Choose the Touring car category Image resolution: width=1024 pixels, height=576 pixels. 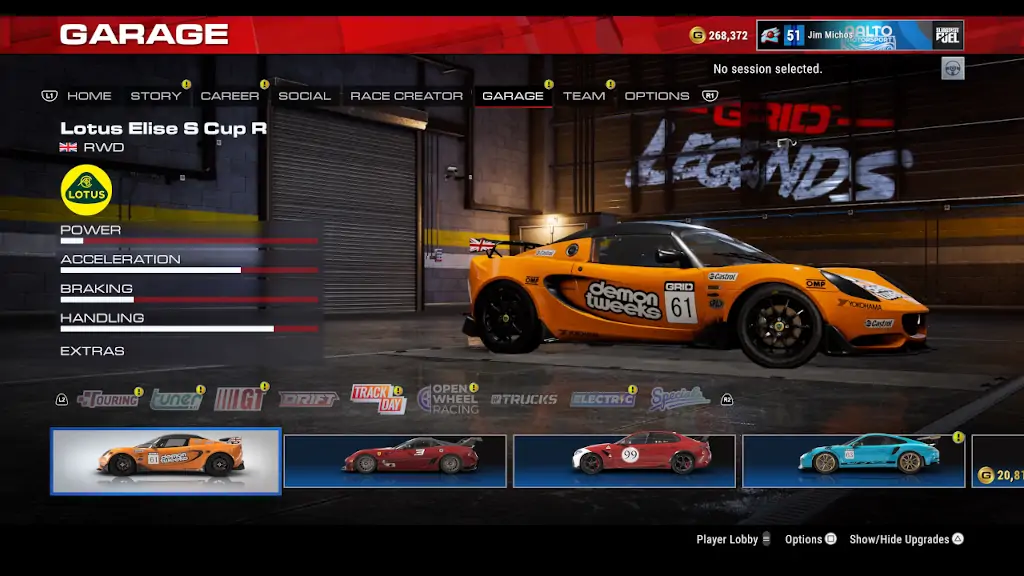coord(108,399)
